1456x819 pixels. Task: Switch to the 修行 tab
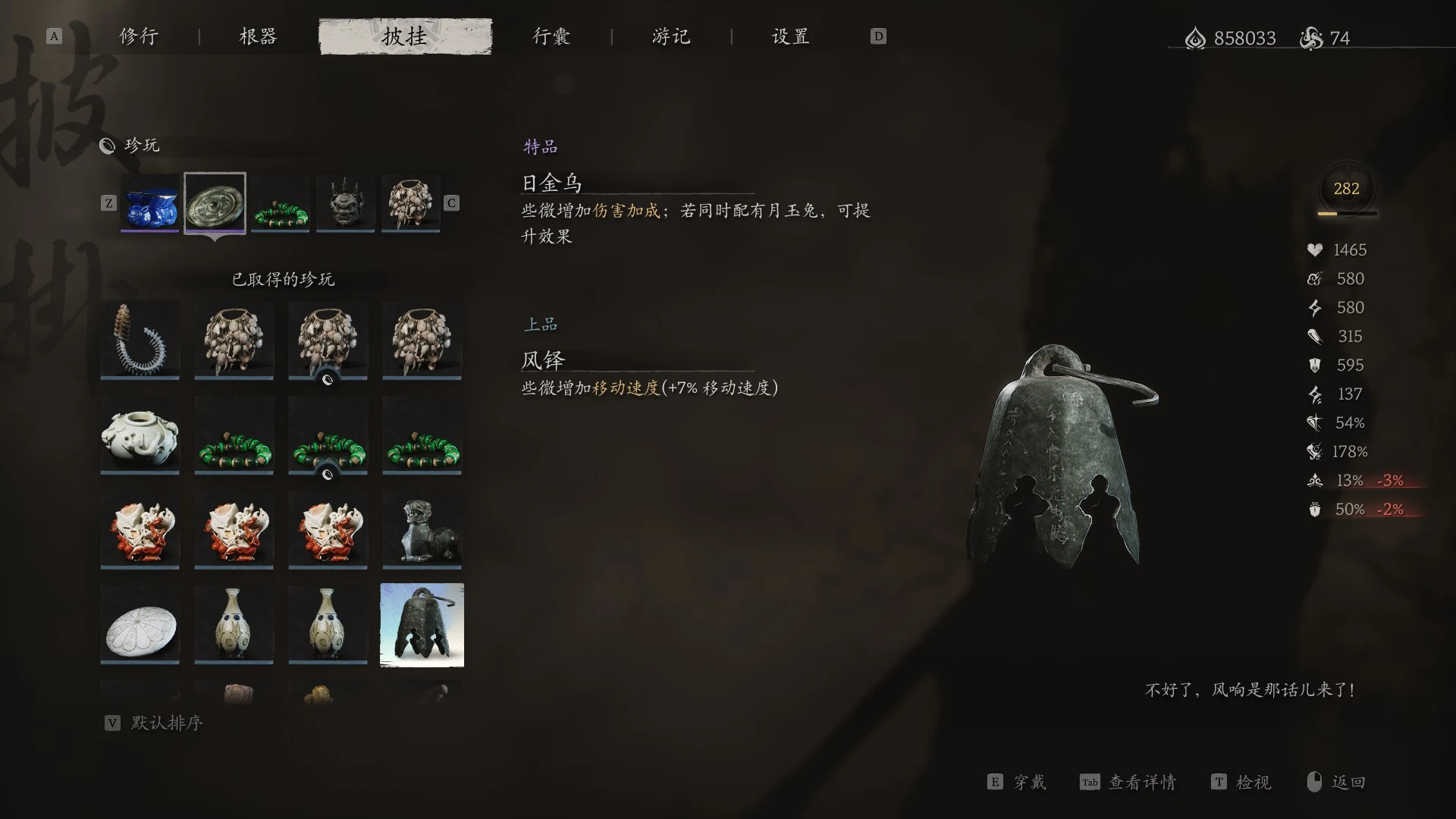coord(136,36)
